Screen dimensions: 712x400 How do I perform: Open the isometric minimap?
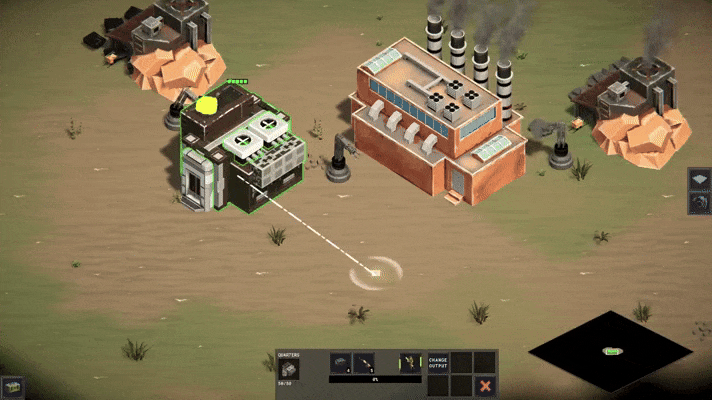610,350
